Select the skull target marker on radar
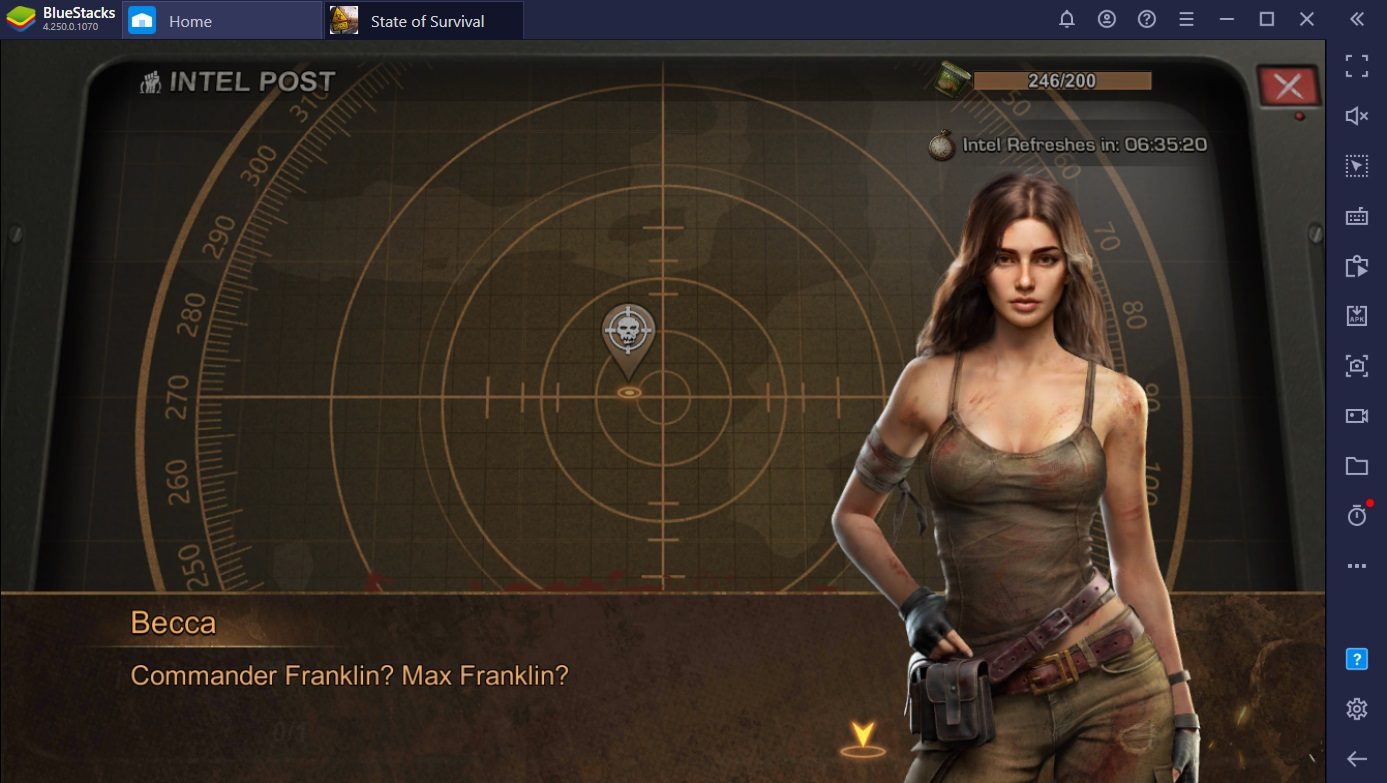1387x783 pixels. (x=628, y=331)
